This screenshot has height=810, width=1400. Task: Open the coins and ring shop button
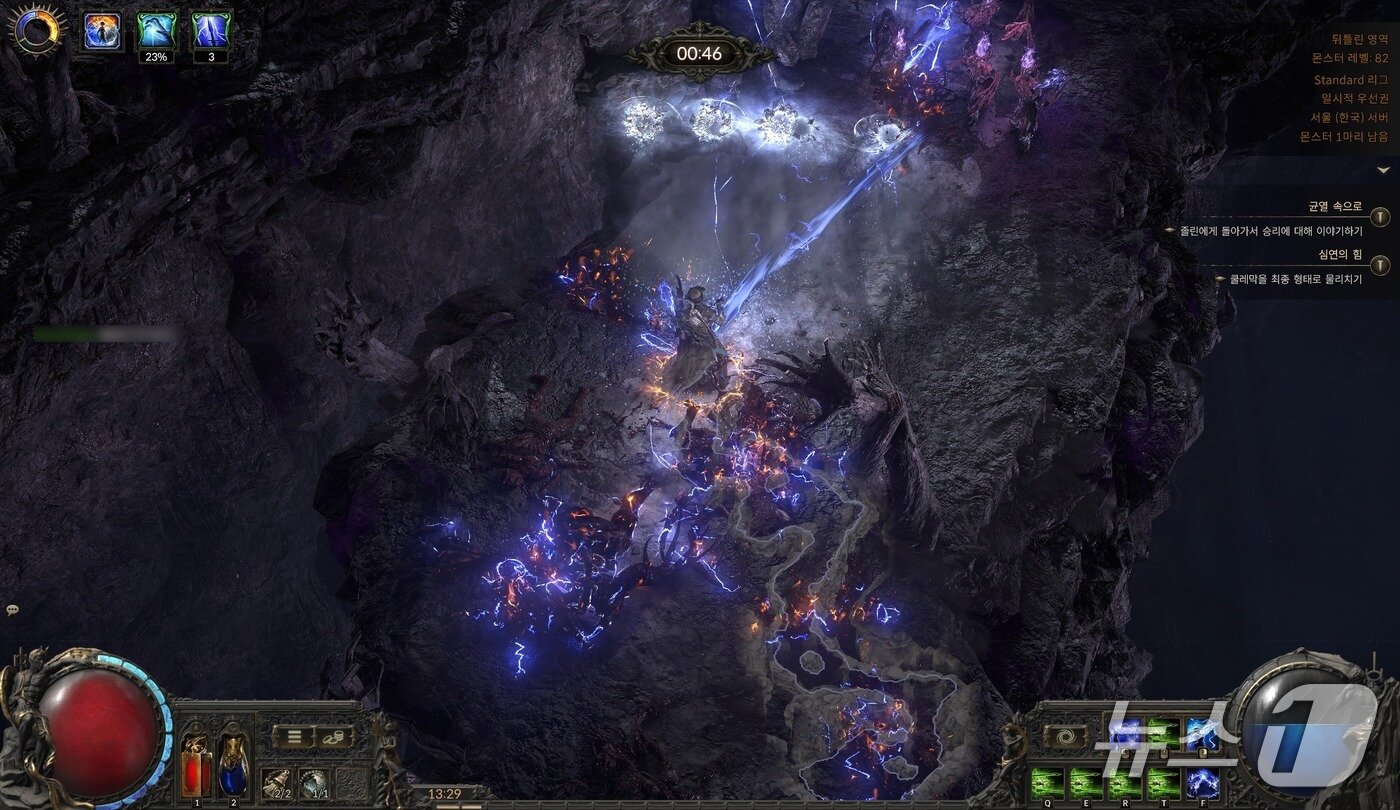click(x=335, y=737)
